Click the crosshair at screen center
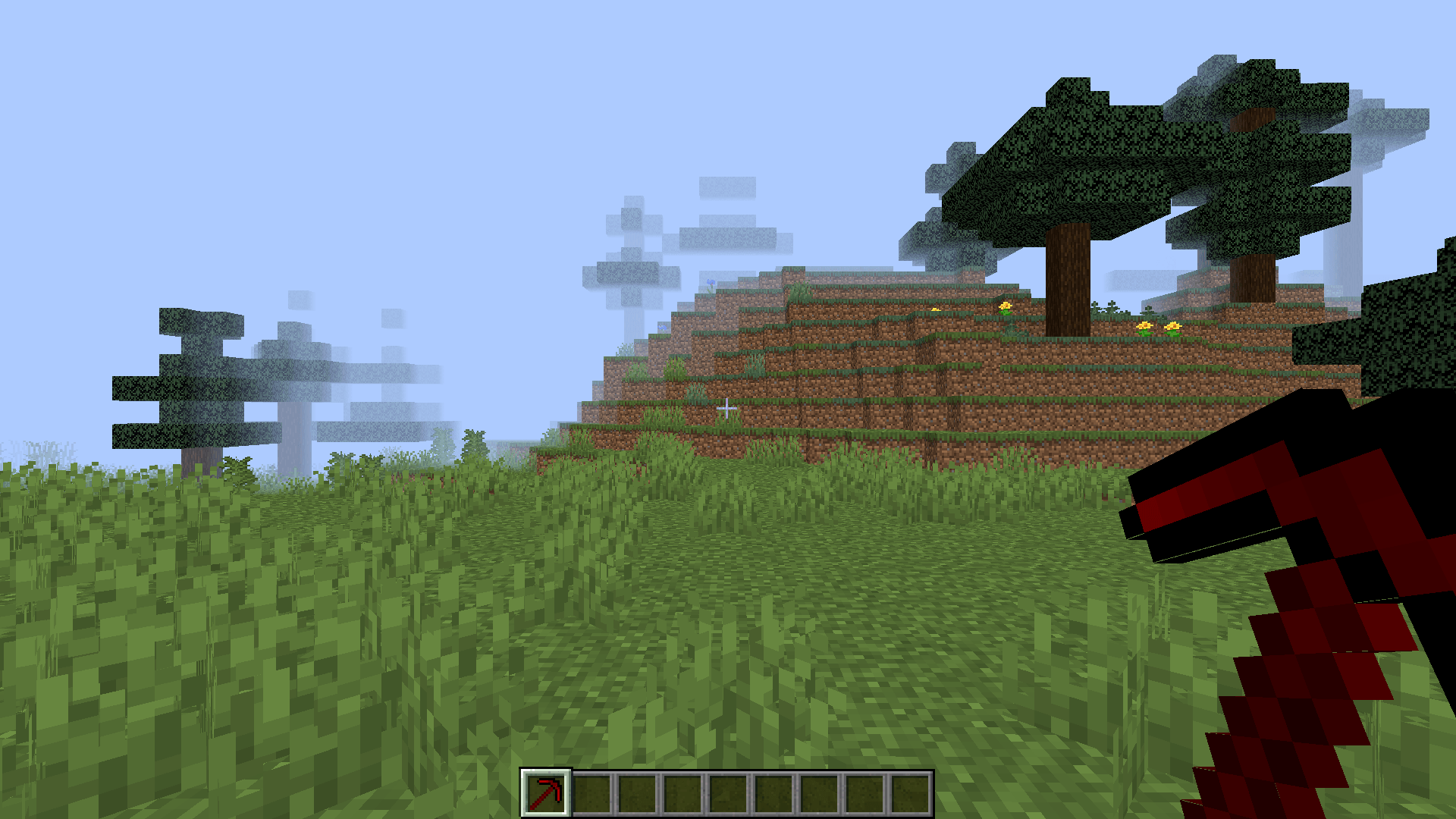 coord(725,409)
